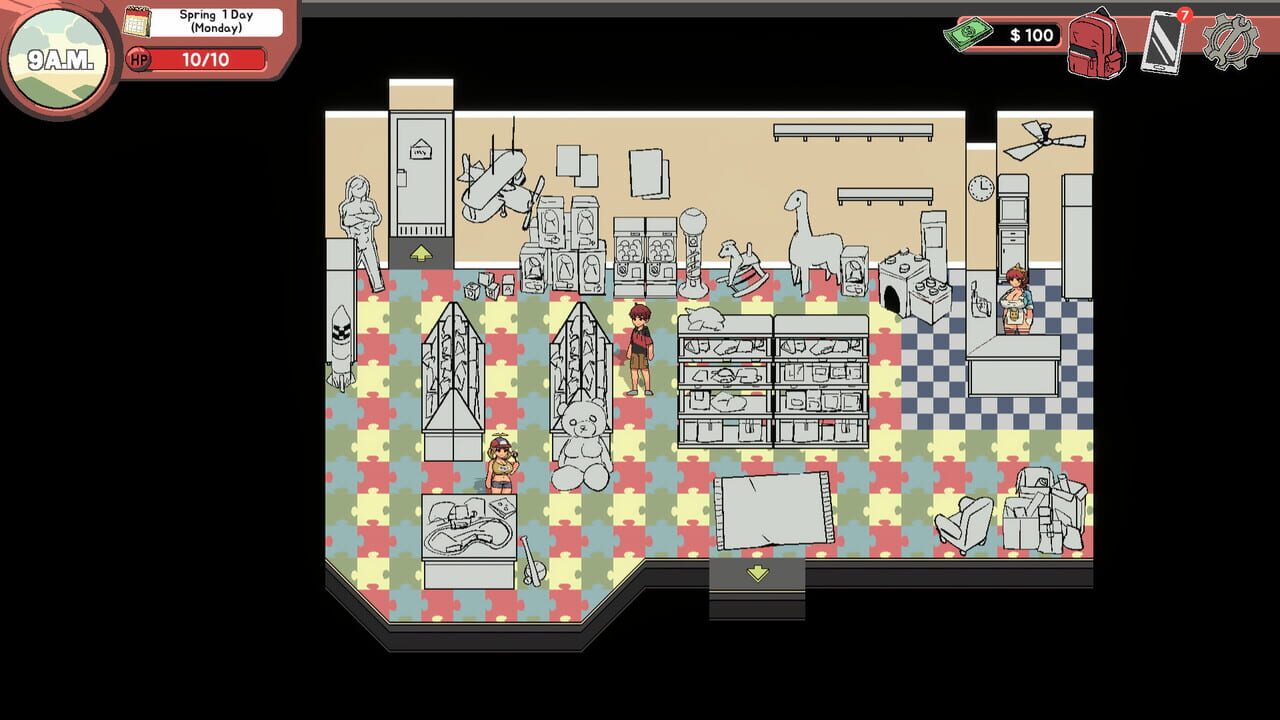
Task: Click the green money bill icon
Action: [x=966, y=33]
